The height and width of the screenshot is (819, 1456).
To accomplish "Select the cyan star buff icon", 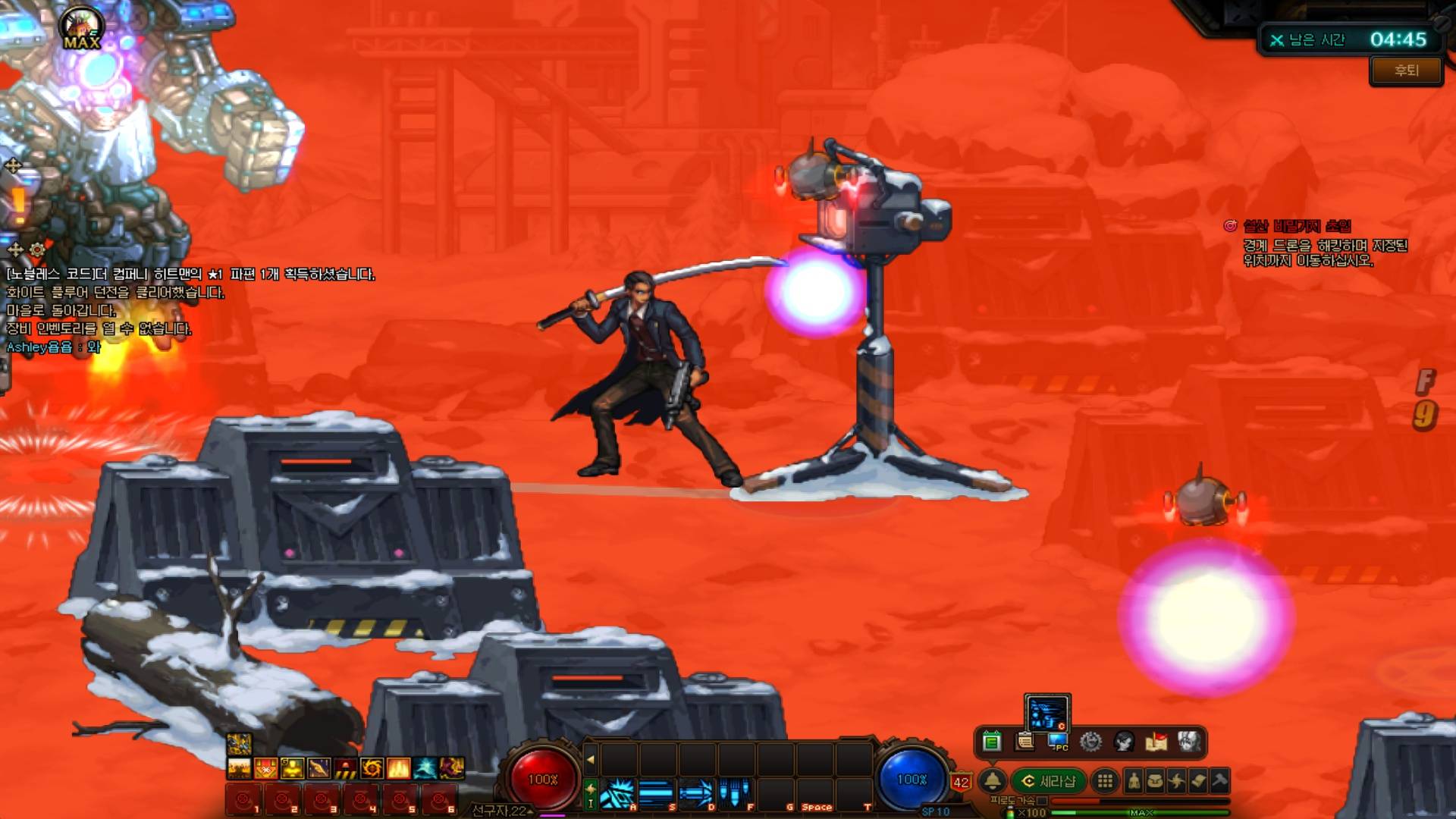I will pos(425,768).
